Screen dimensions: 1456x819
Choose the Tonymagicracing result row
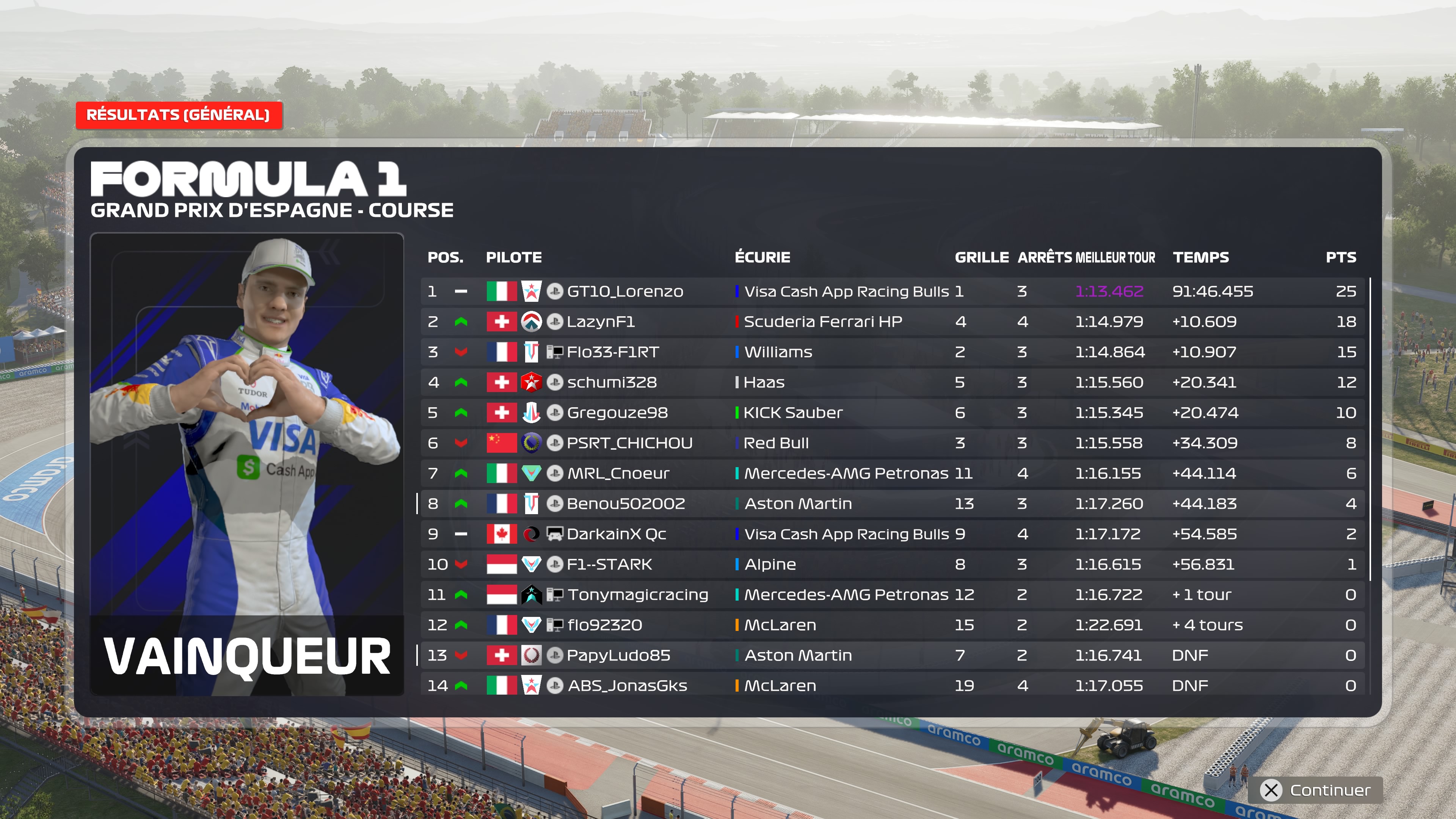892,595
